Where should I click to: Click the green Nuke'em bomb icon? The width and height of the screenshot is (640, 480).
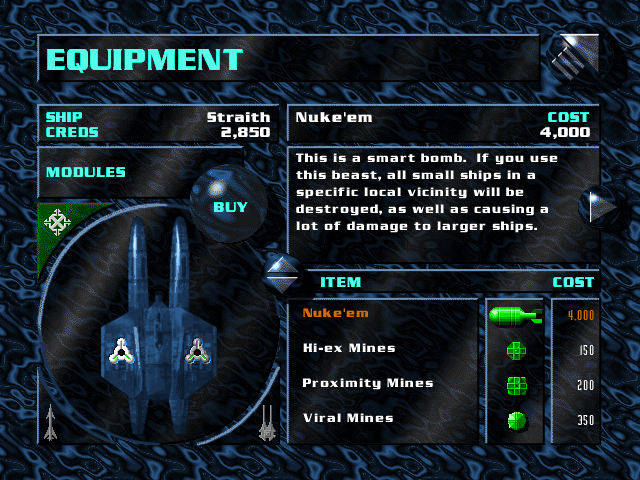pos(514,316)
